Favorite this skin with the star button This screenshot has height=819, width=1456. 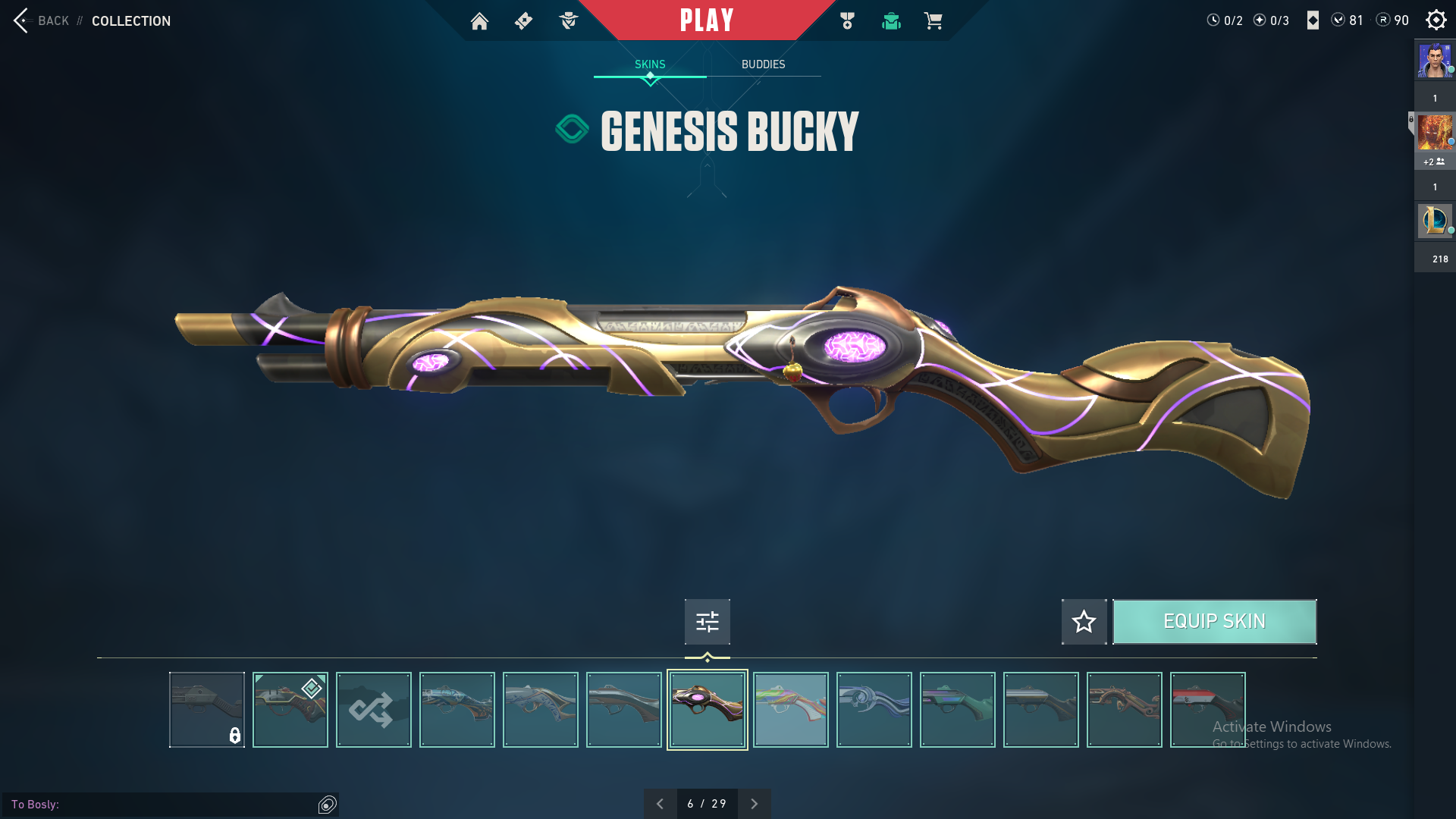pos(1084,622)
